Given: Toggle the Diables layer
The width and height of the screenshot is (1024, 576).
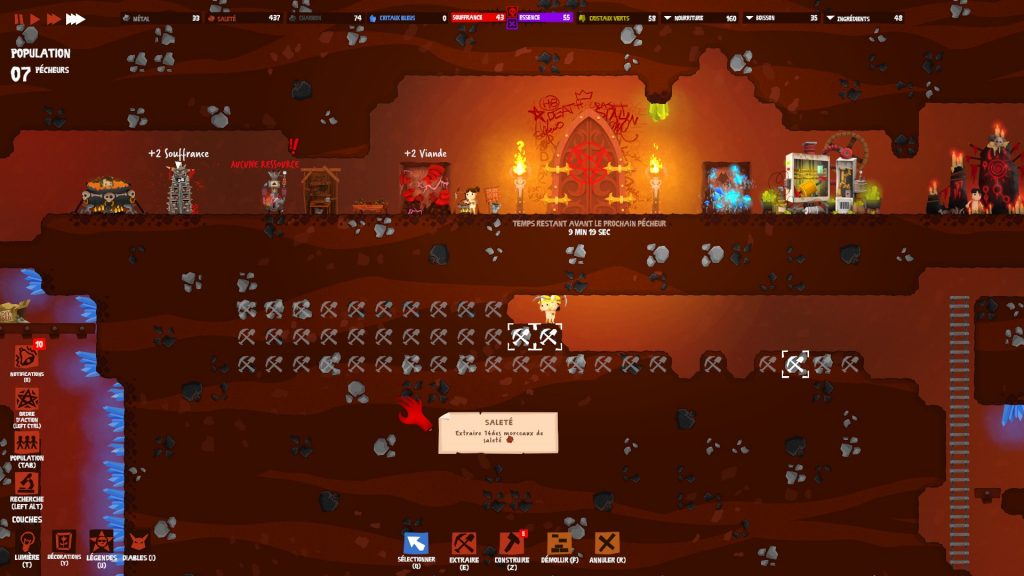Looking at the screenshot, I should coord(138,542).
